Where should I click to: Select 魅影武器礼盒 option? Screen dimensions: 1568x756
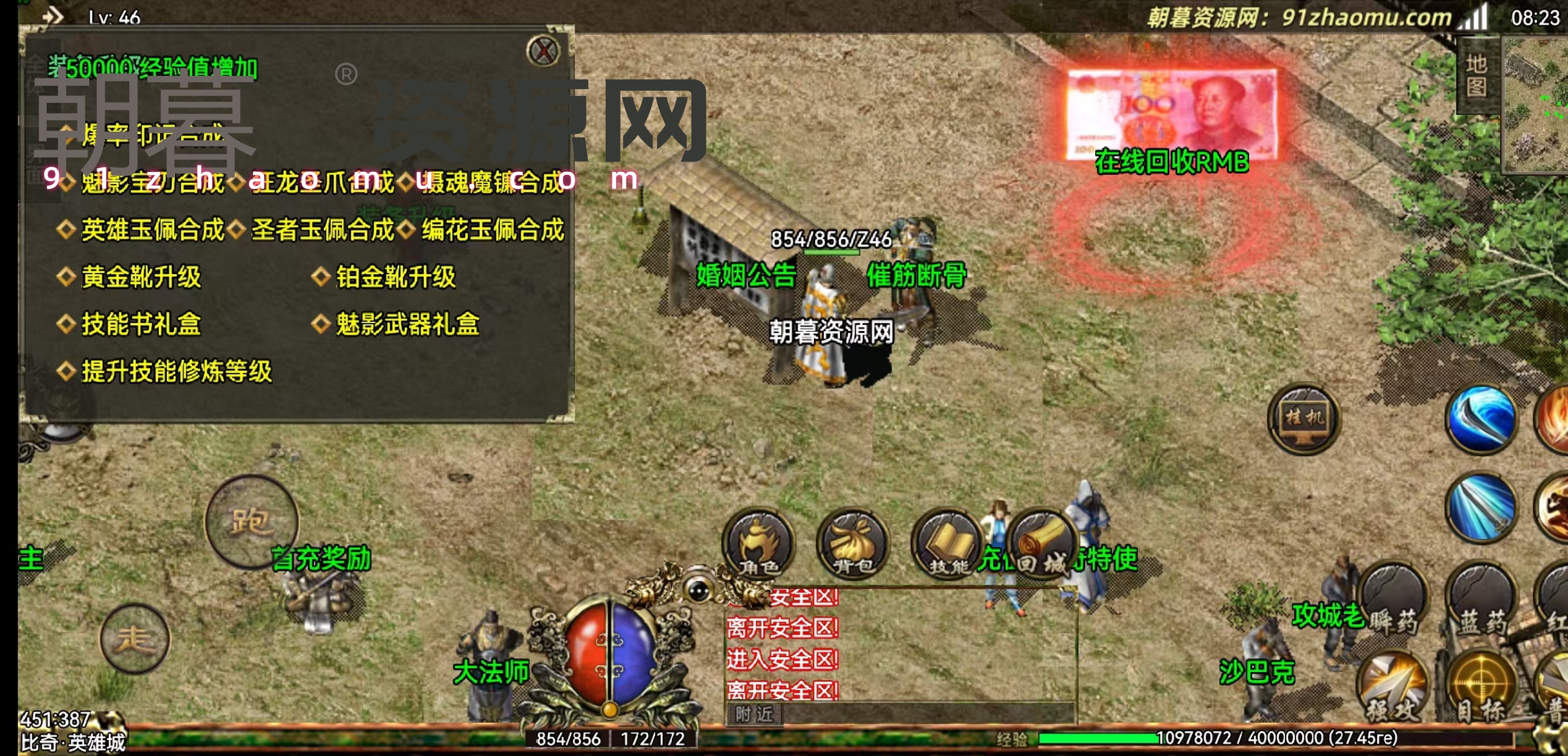click(x=407, y=324)
